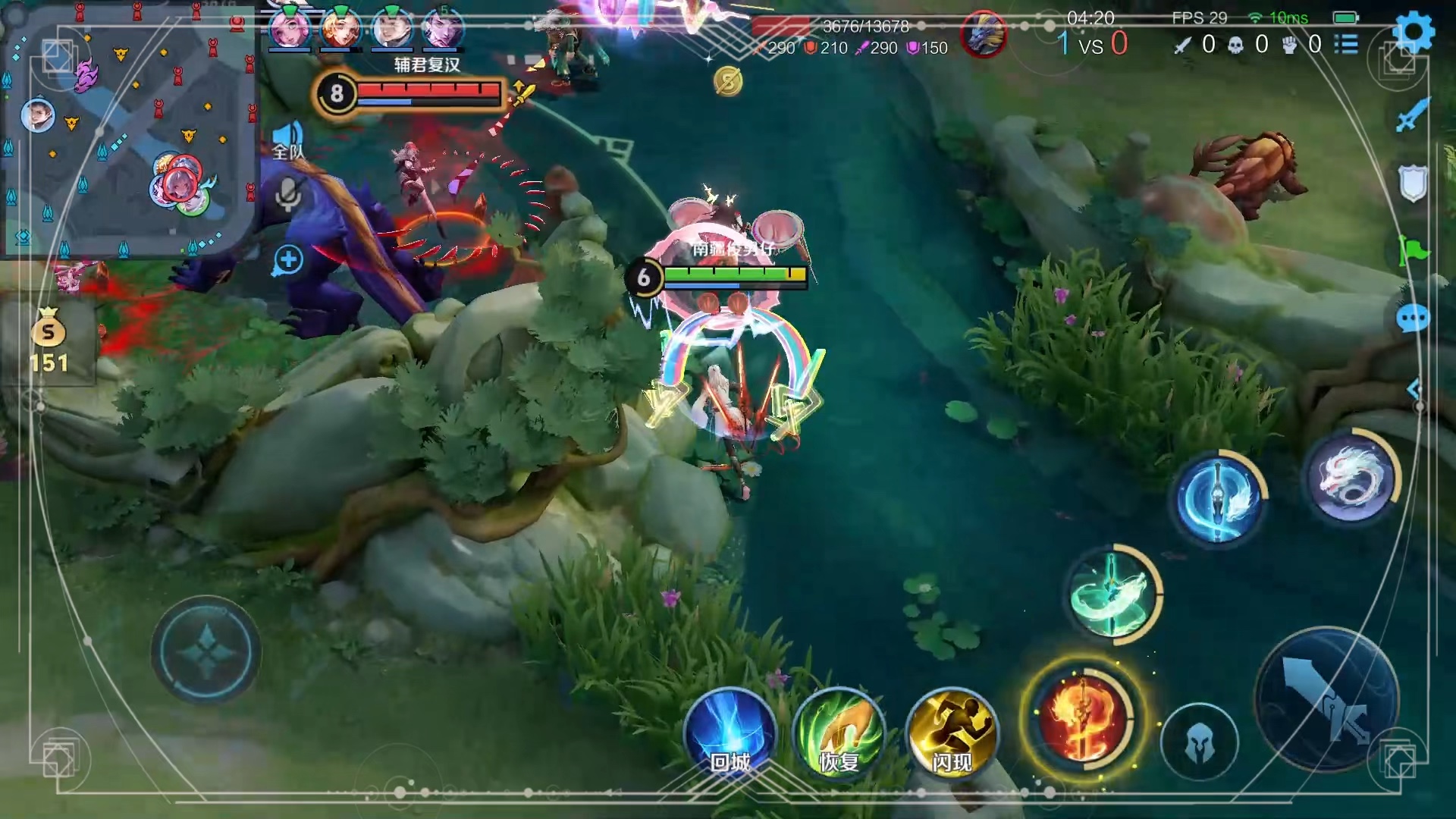Image resolution: width=1456 pixels, height=819 pixels.
Task: Cast the 闪现 flash spell
Action: [x=952, y=733]
